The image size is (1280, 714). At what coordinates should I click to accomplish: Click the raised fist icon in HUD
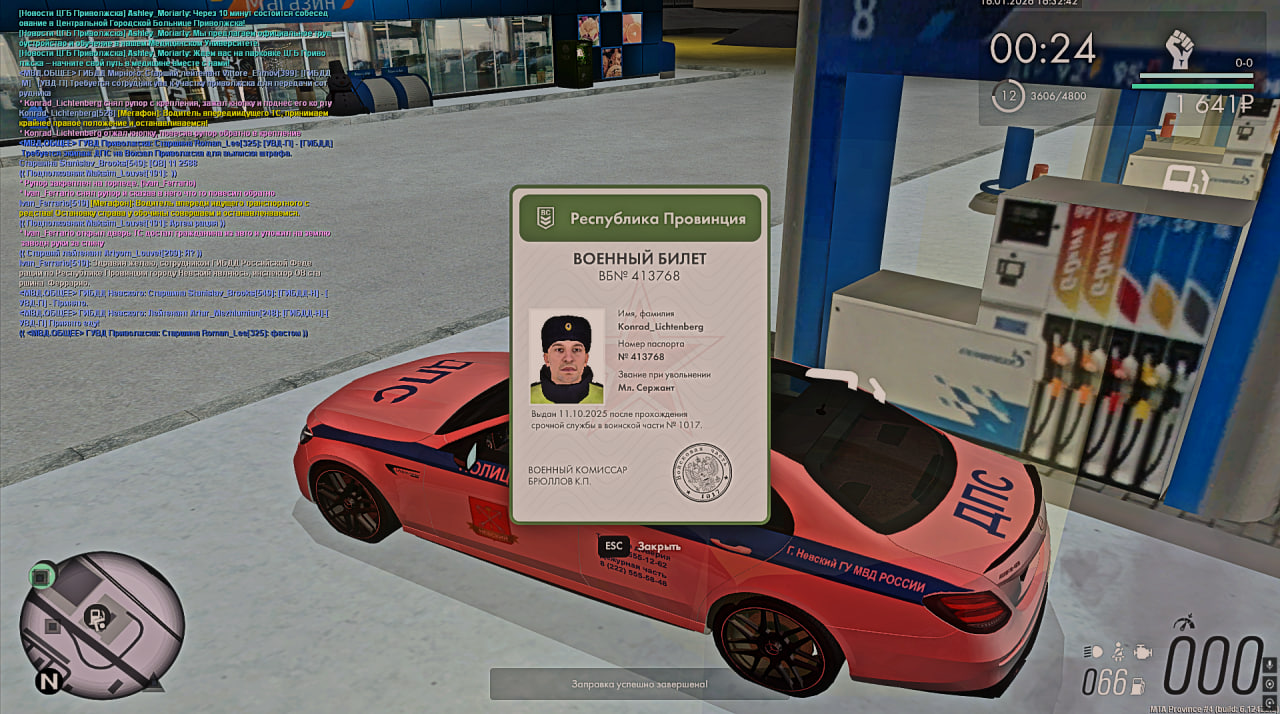1181,49
